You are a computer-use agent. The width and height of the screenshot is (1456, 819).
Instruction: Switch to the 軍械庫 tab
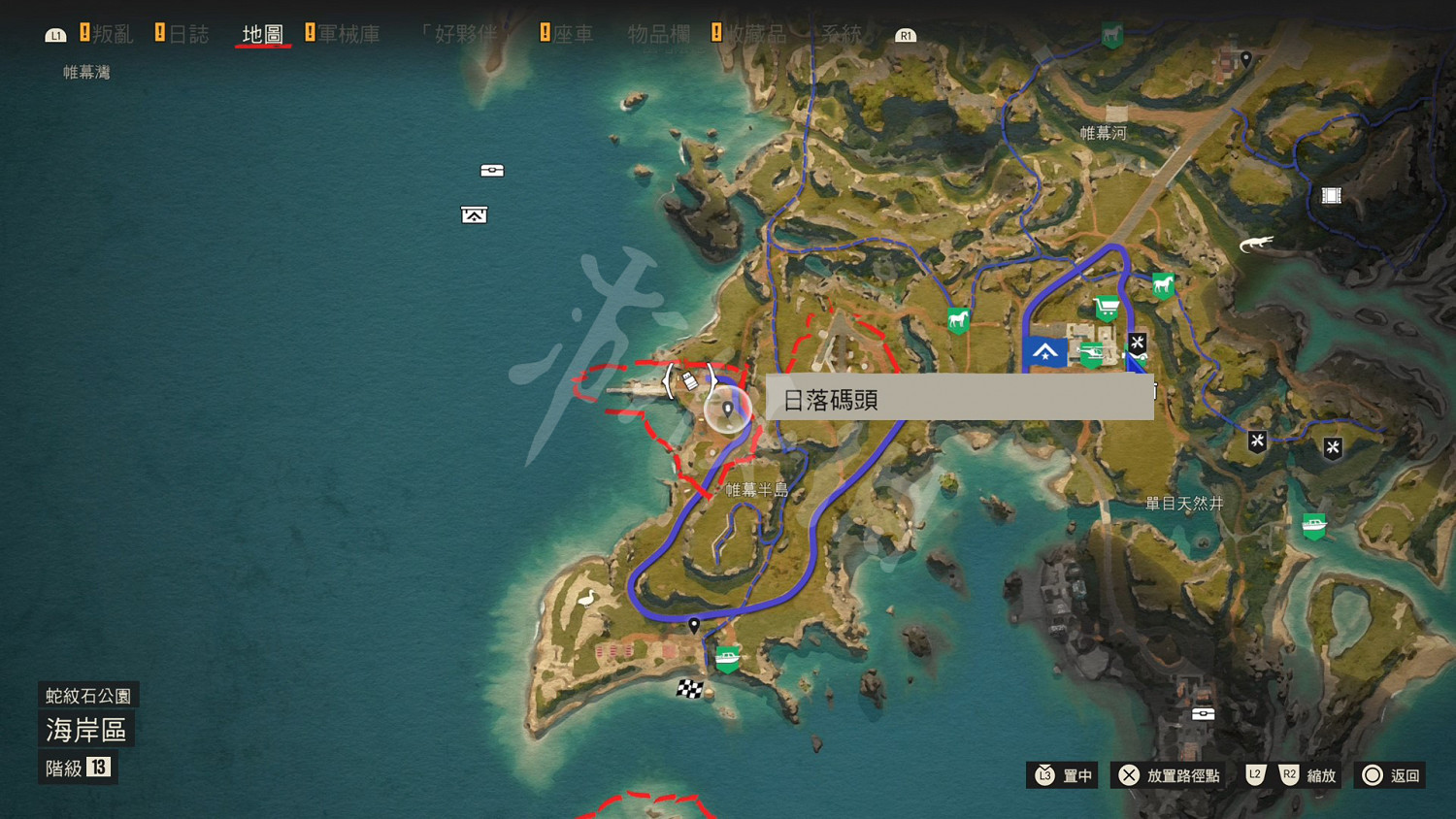coord(349,32)
